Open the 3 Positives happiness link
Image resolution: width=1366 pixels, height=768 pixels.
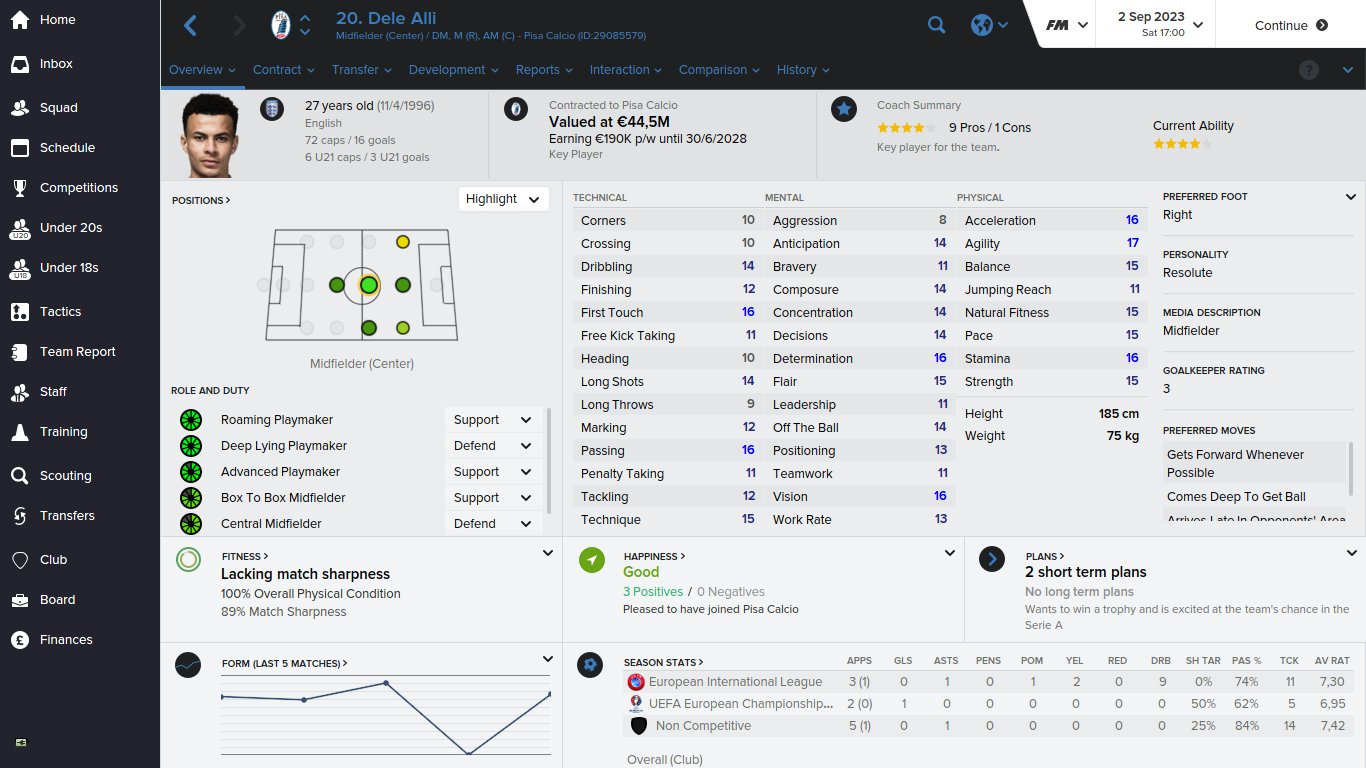(x=651, y=591)
